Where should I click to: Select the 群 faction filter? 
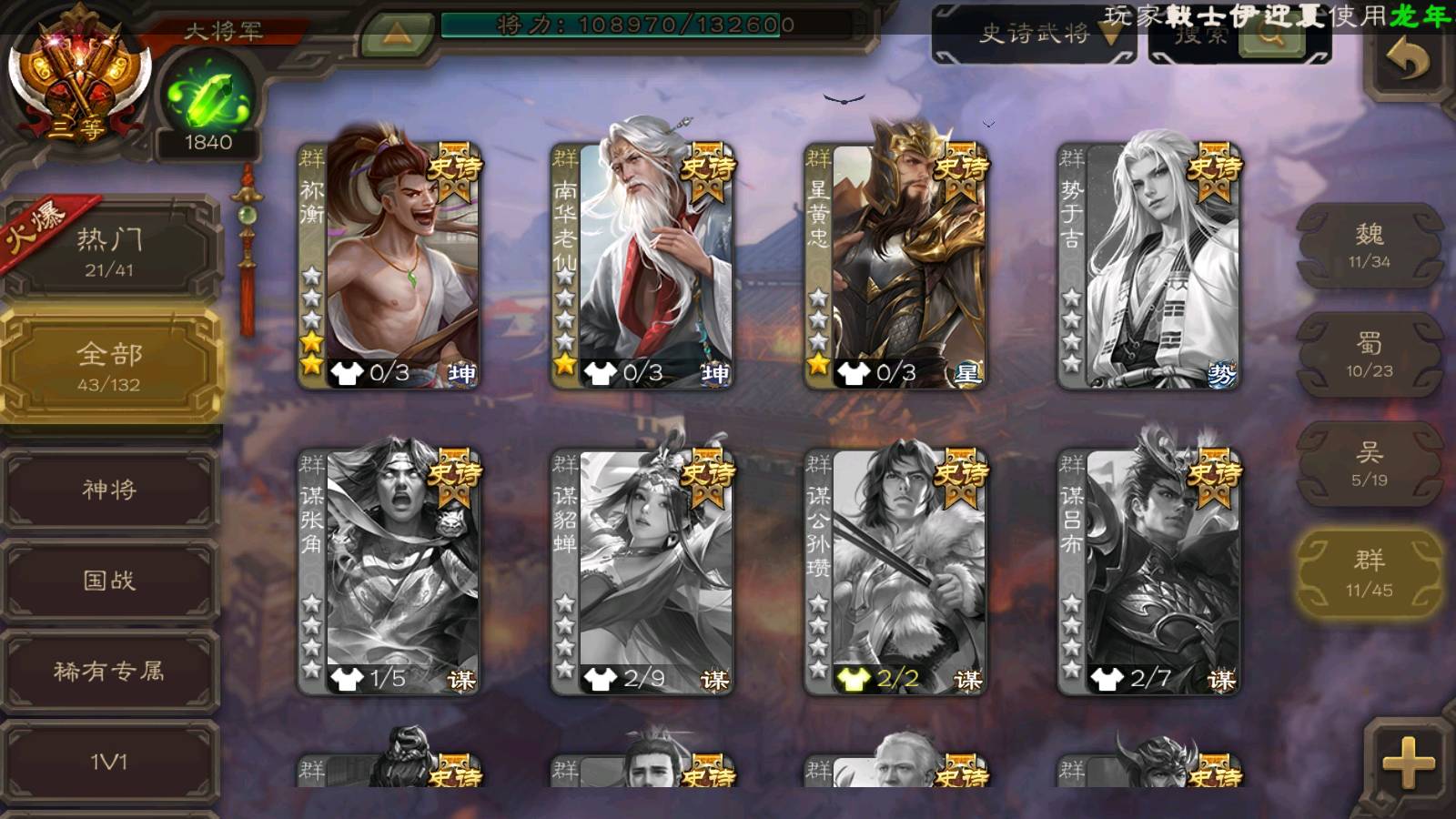pyautogui.click(x=1369, y=573)
